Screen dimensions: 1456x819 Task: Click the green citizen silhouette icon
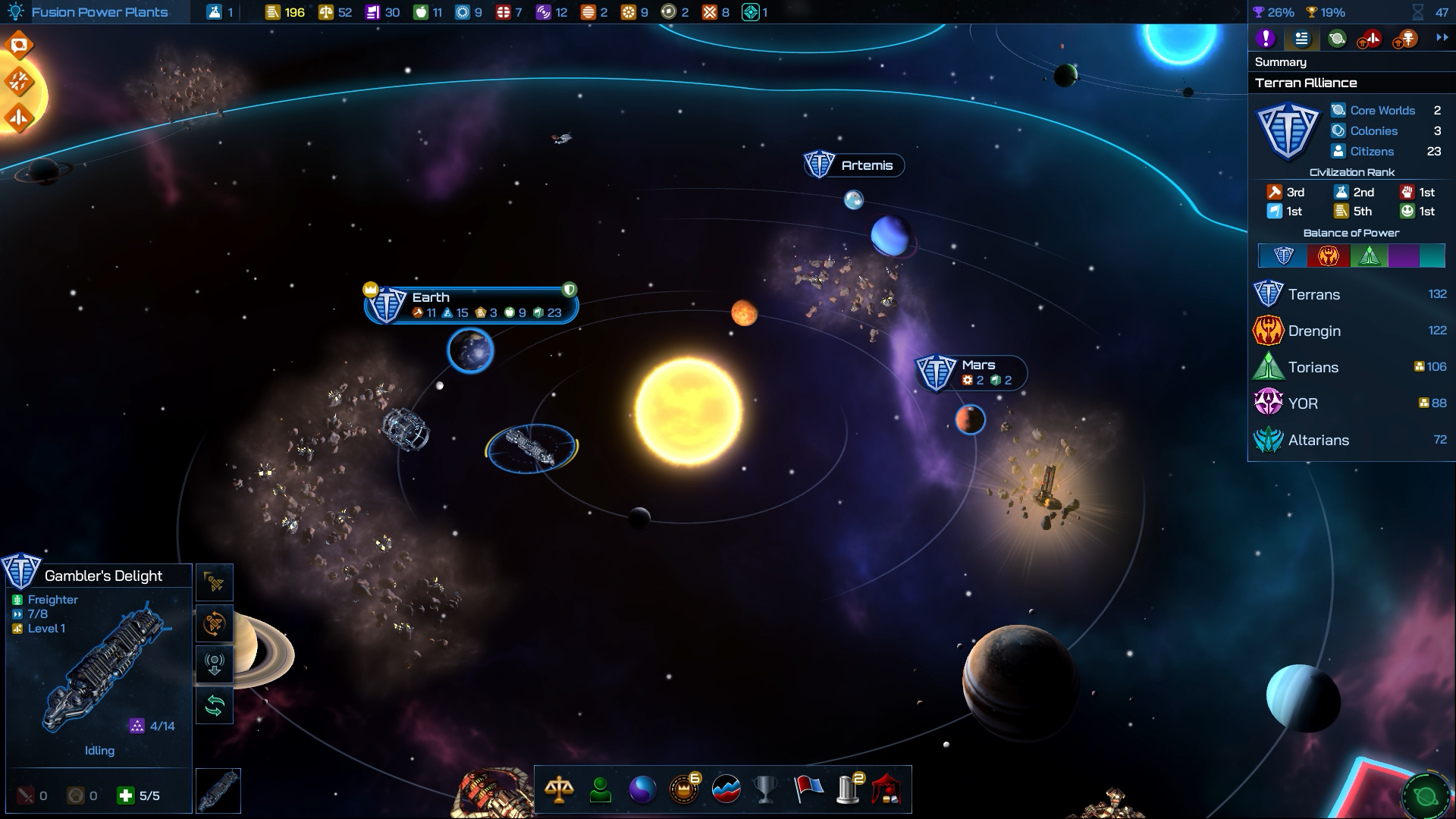[601, 789]
